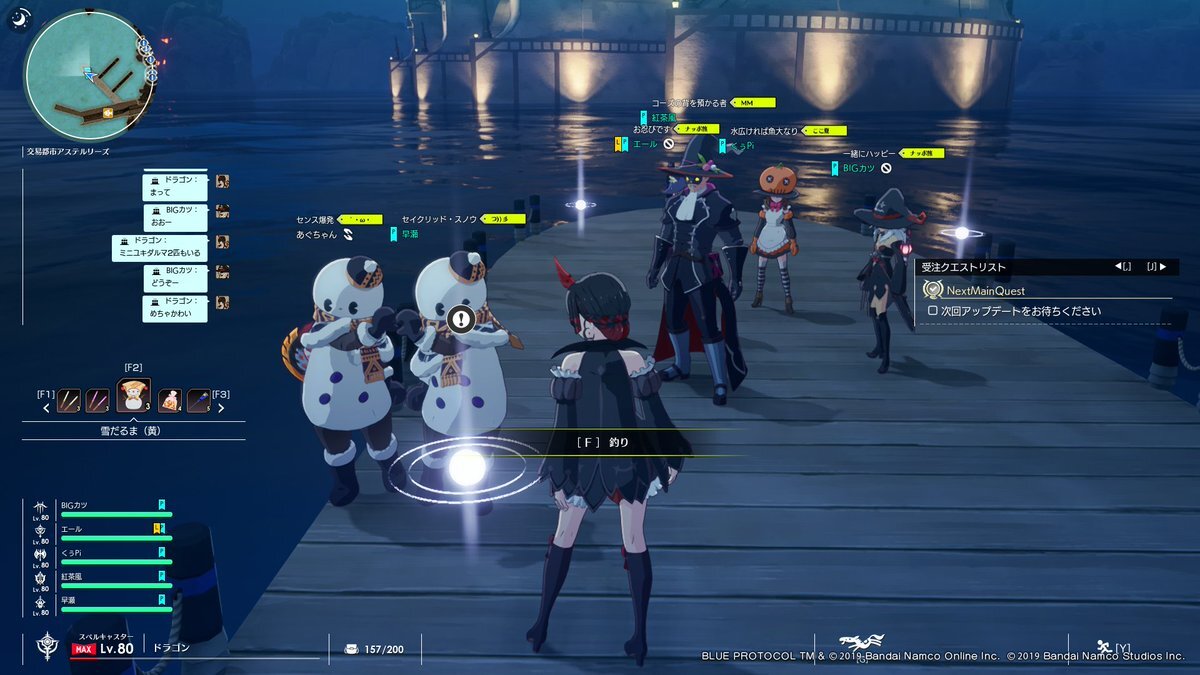
Task: Click the bag capacity icon showing 157/200
Action: (351, 649)
